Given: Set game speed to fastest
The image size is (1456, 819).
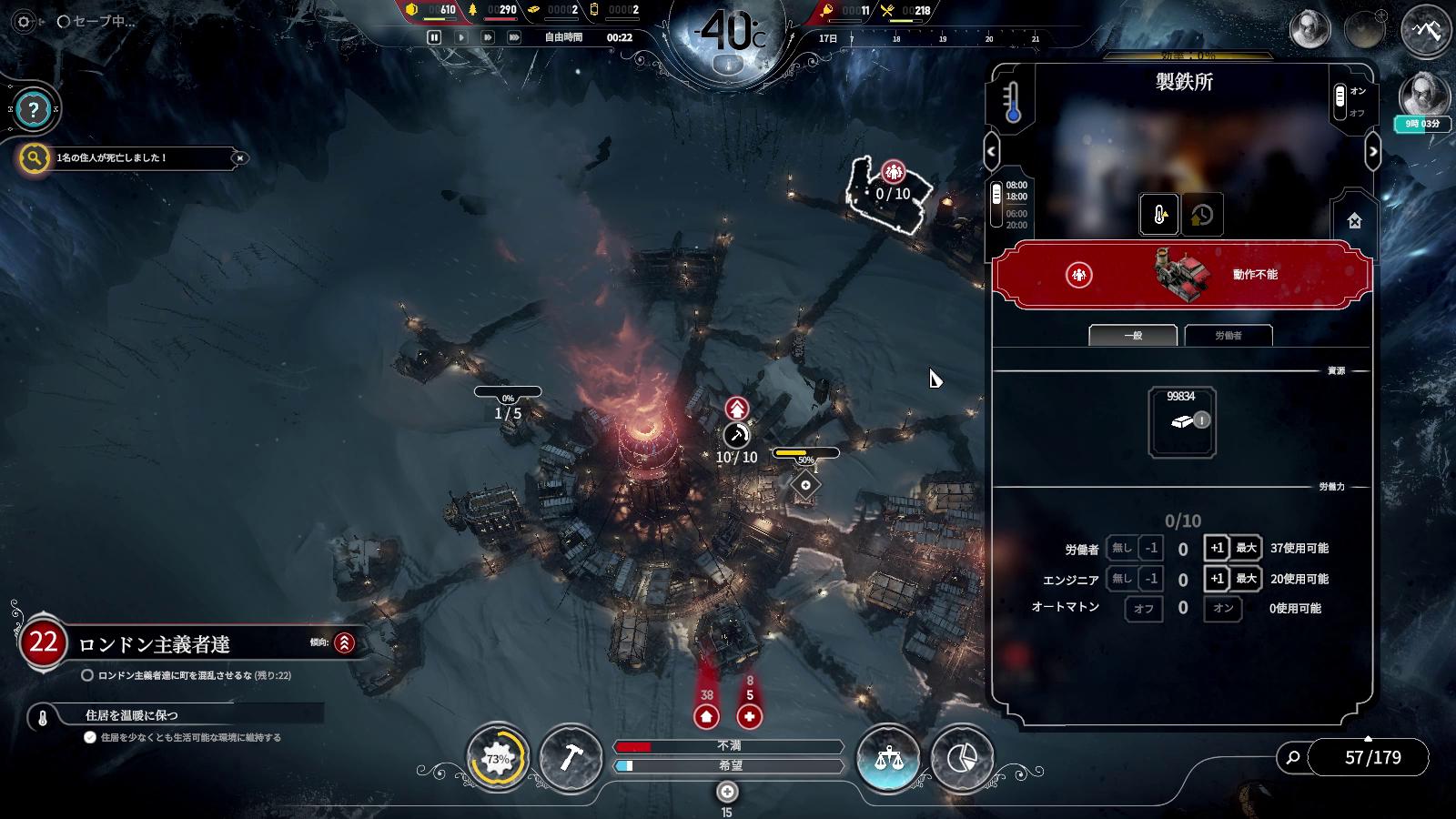Looking at the screenshot, I should pos(514,37).
